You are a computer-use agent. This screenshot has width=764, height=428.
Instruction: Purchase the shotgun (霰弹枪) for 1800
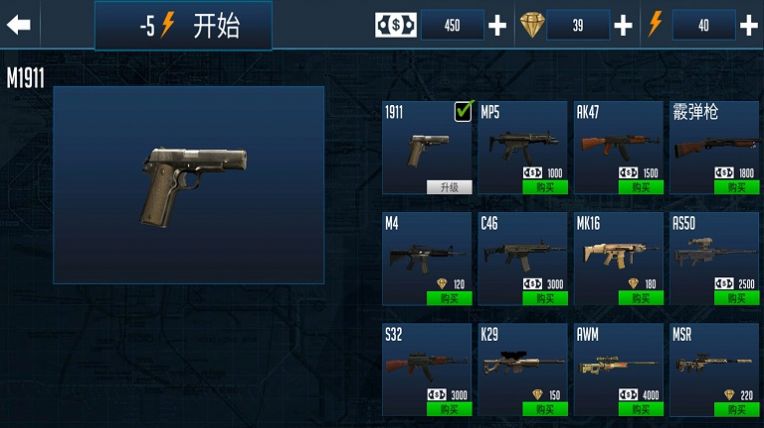coord(736,187)
